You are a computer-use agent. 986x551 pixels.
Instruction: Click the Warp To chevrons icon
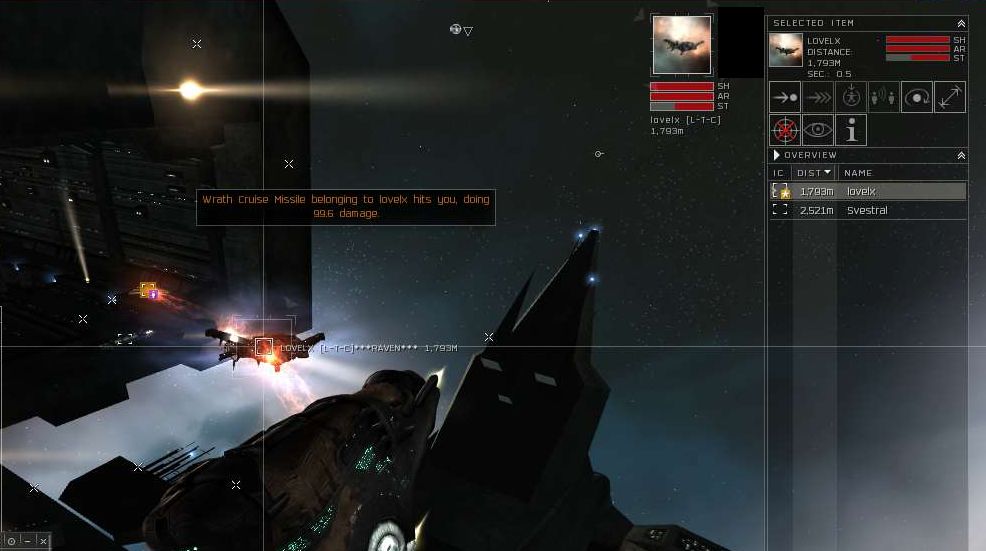pos(818,97)
